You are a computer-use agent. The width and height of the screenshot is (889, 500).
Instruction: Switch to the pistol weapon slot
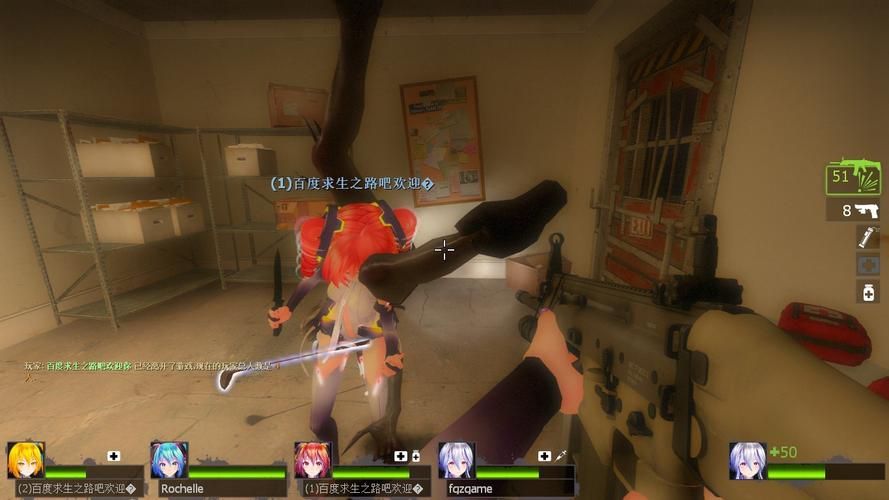pos(852,210)
